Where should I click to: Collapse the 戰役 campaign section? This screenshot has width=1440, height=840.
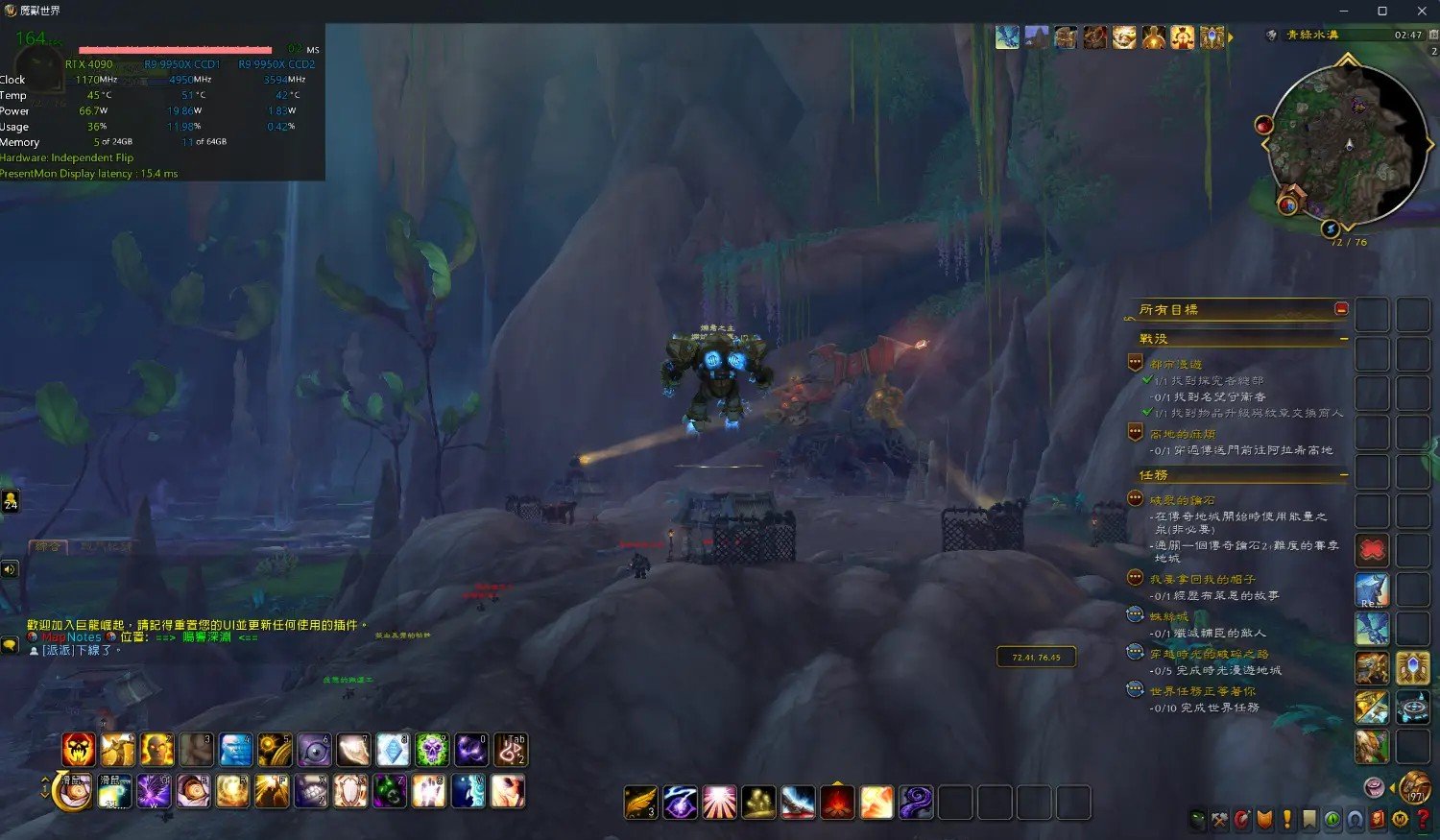(x=1343, y=339)
